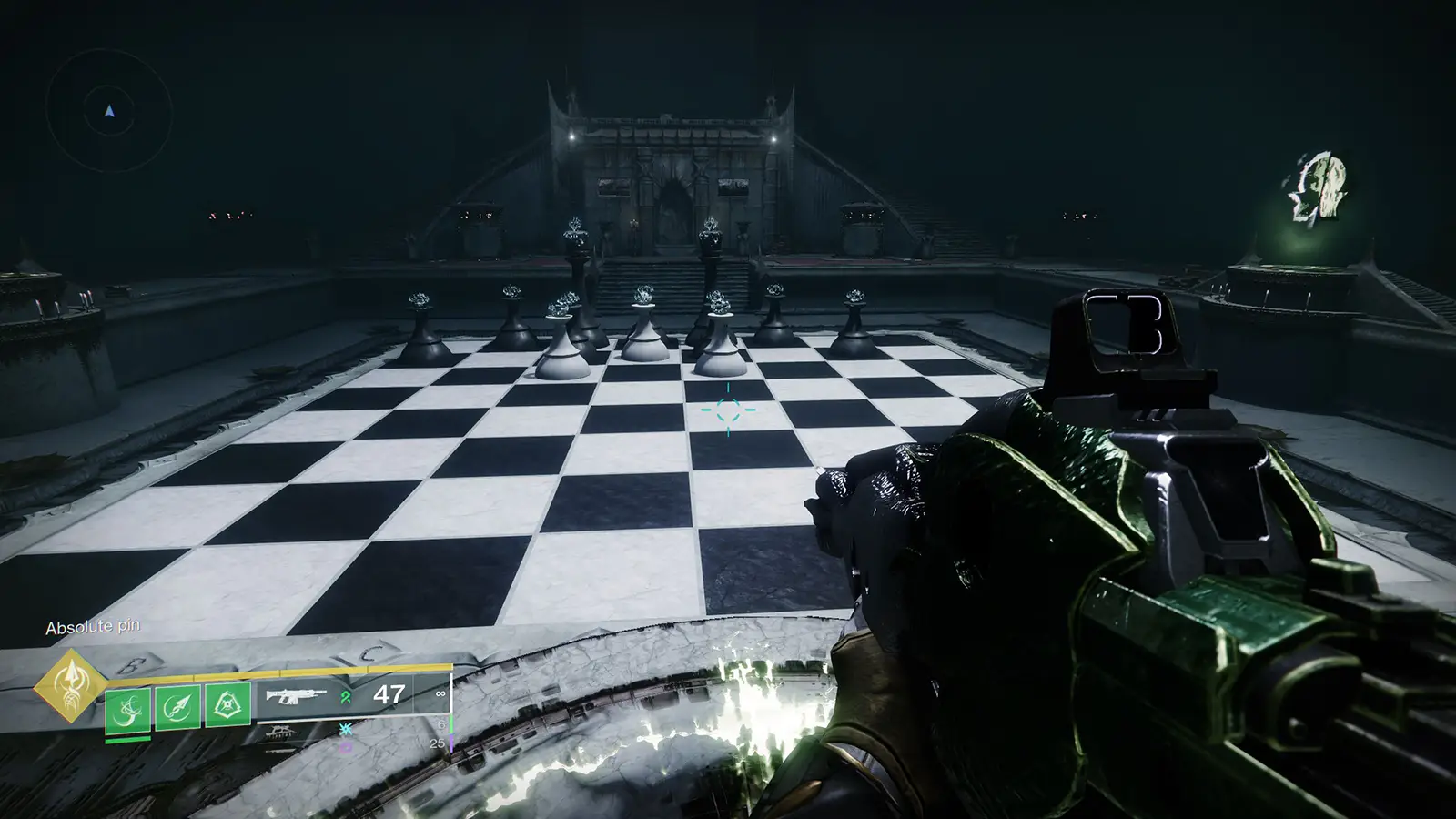The height and width of the screenshot is (819, 1456).
Task: Click the green Strand element symbol beside ammo
Action: pyautogui.click(x=344, y=698)
